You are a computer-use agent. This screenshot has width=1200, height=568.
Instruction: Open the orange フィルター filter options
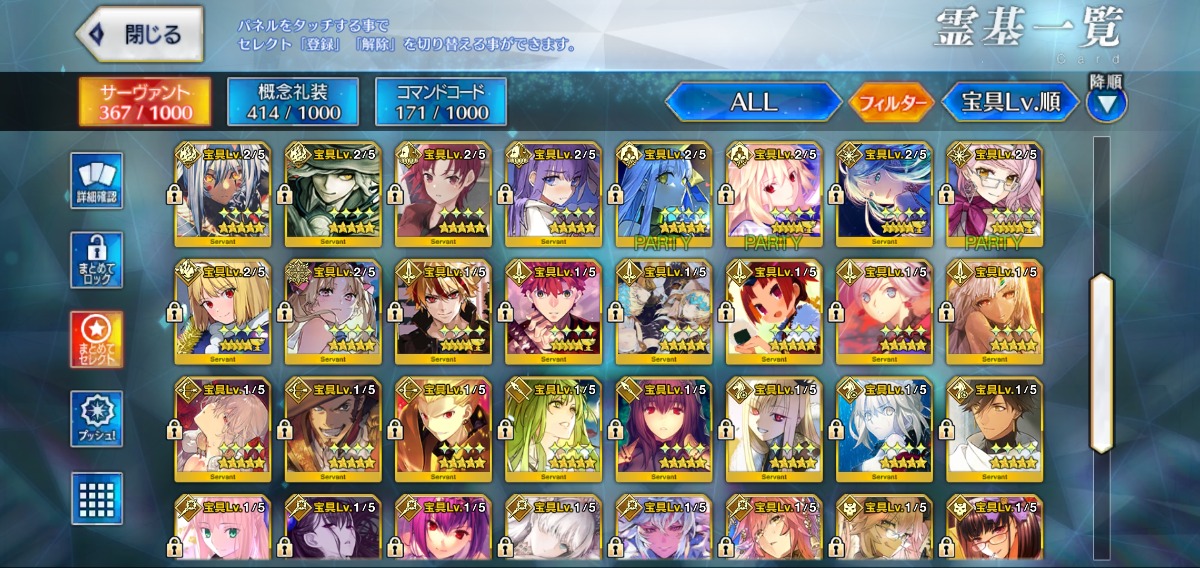coord(891,102)
